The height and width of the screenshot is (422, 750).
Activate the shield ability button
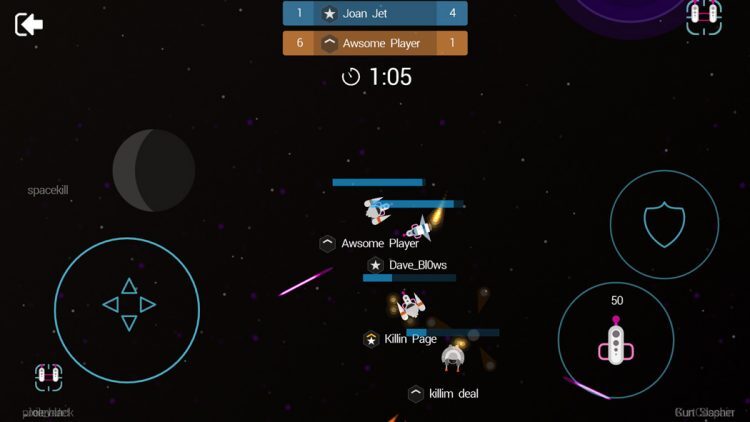click(663, 225)
